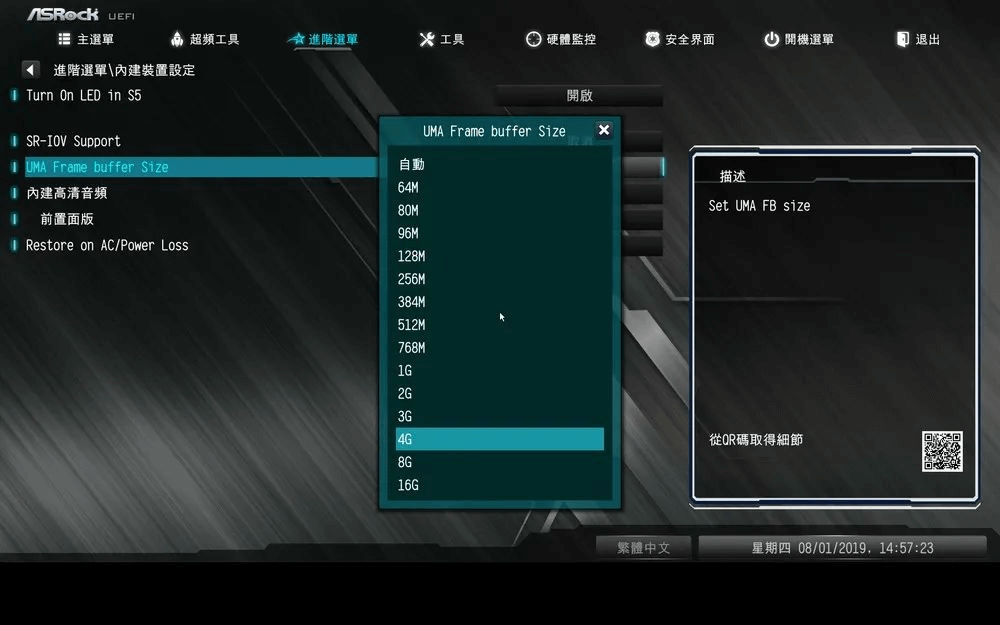Viewport: 1000px width, 625px height.
Task: Open the 工具 tools tab
Action: coord(441,40)
